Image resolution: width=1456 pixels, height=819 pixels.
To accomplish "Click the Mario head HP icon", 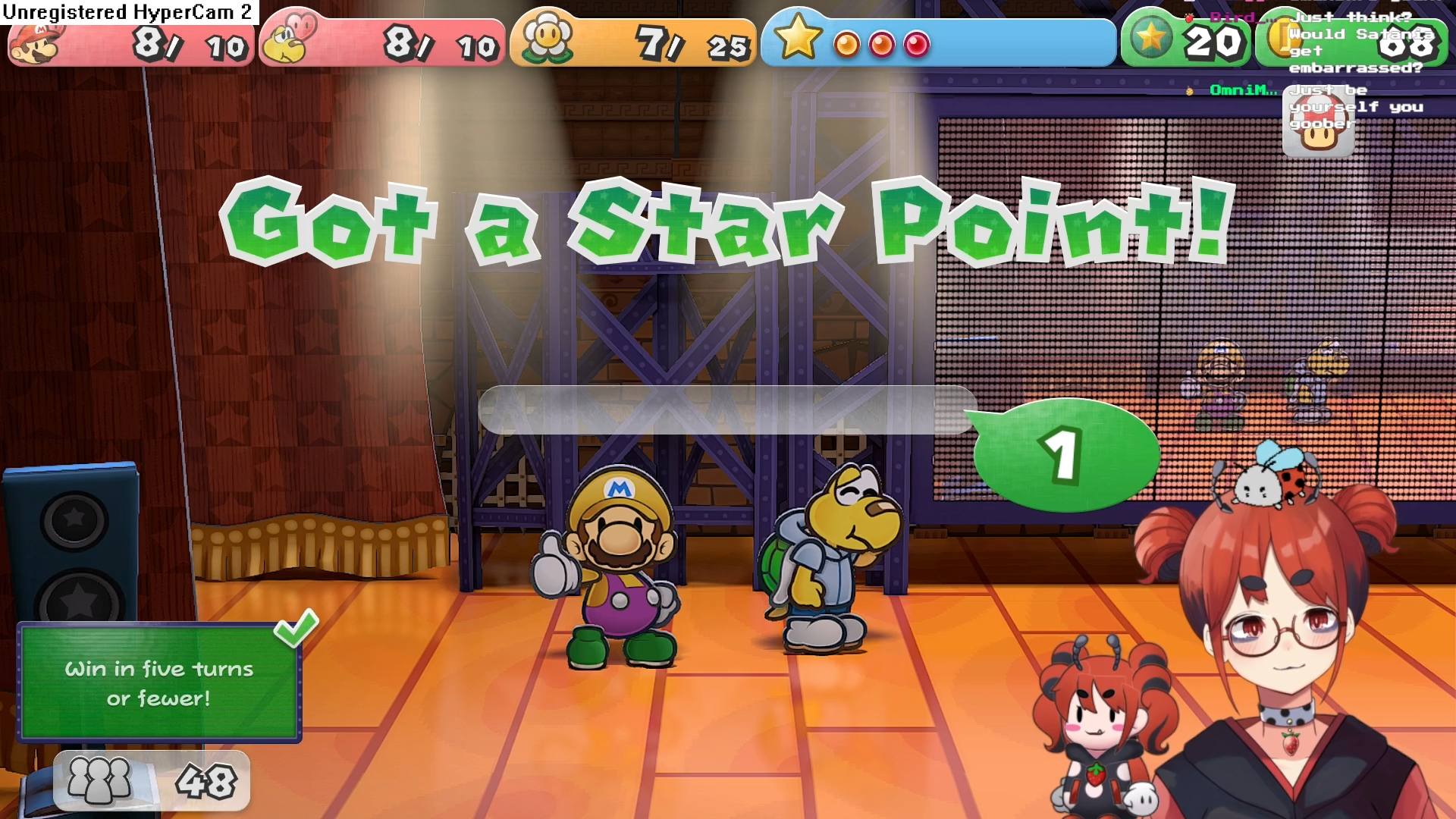I will (x=35, y=44).
